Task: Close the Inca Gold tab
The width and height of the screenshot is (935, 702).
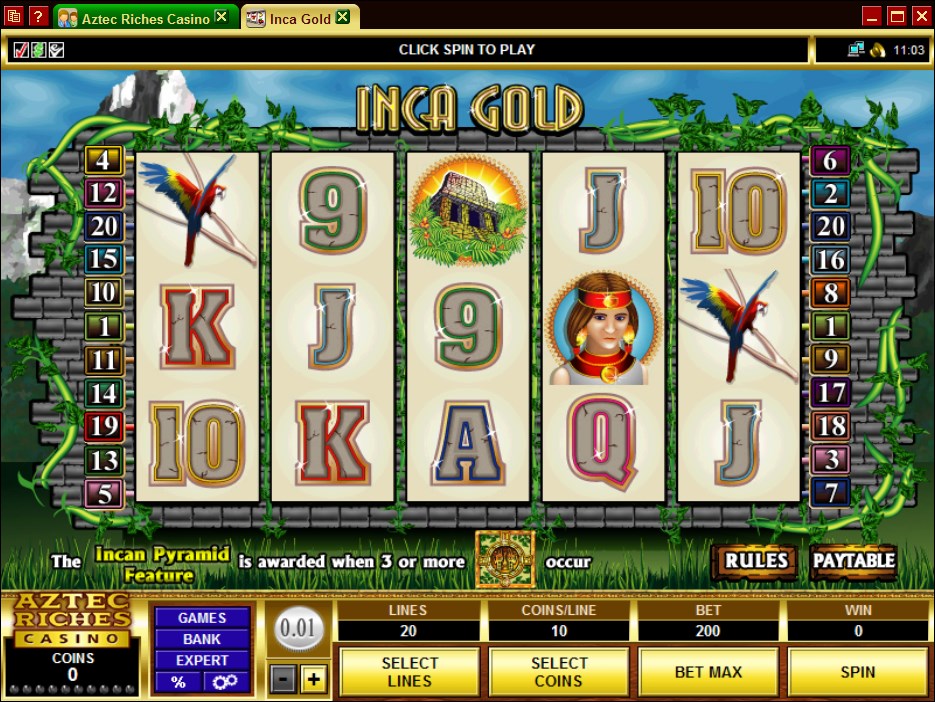Action: [x=343, y=17]
